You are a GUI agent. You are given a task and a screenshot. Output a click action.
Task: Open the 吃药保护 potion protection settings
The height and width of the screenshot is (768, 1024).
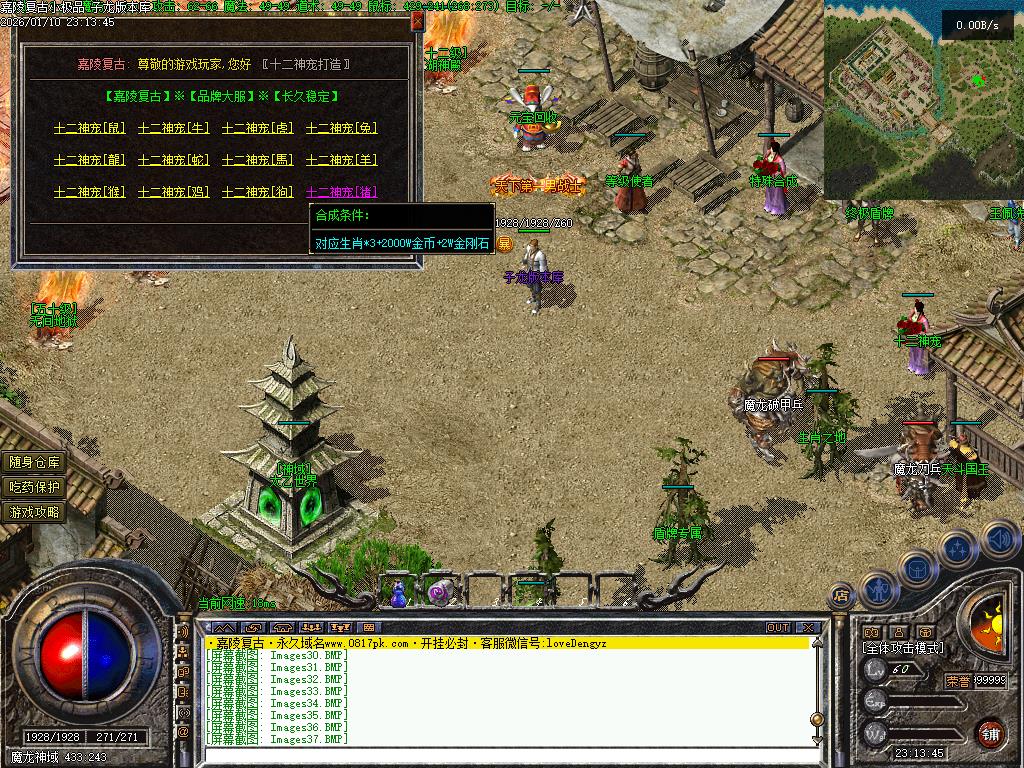click(35, 487)
